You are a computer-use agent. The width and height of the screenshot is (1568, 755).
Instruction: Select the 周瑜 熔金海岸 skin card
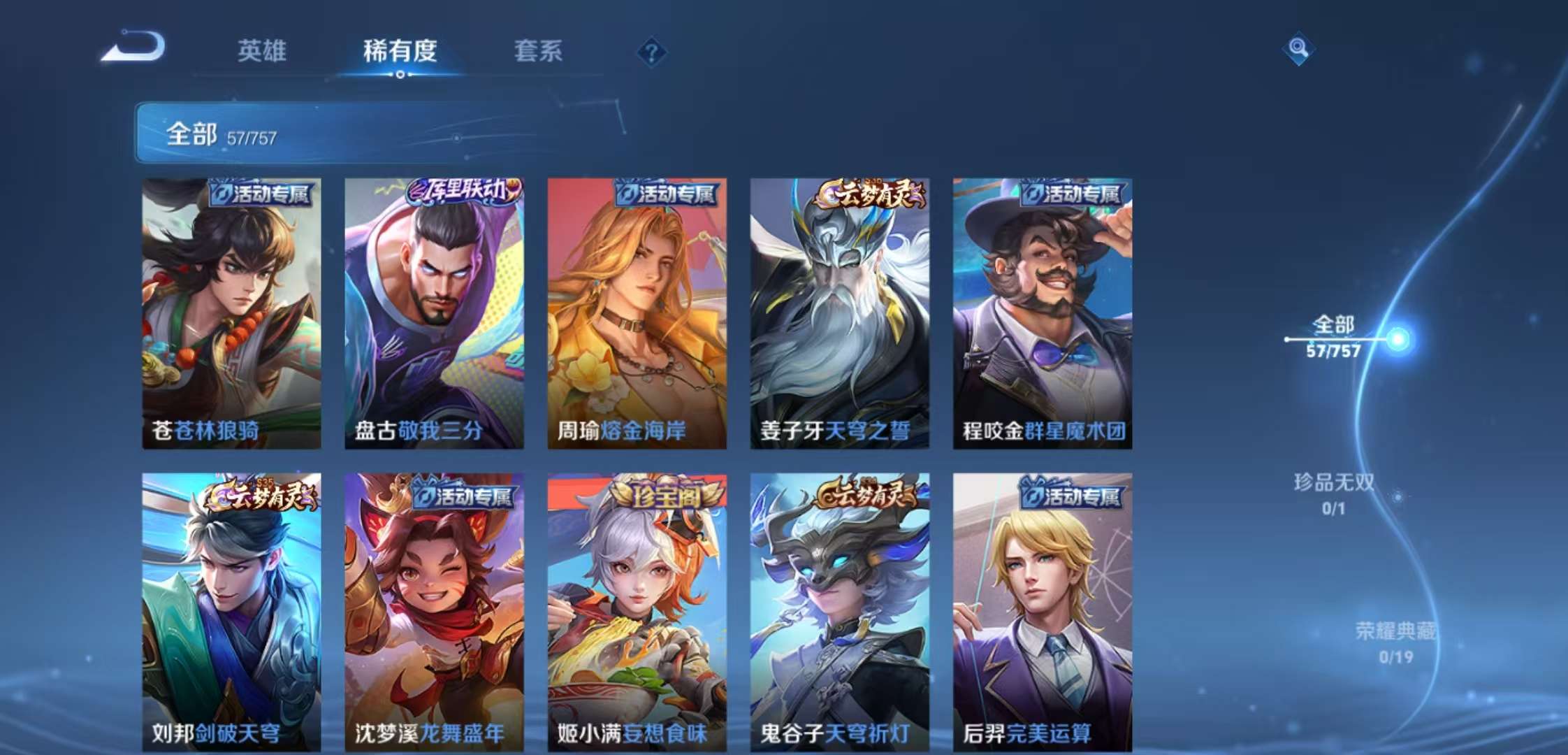coord(637,313)
